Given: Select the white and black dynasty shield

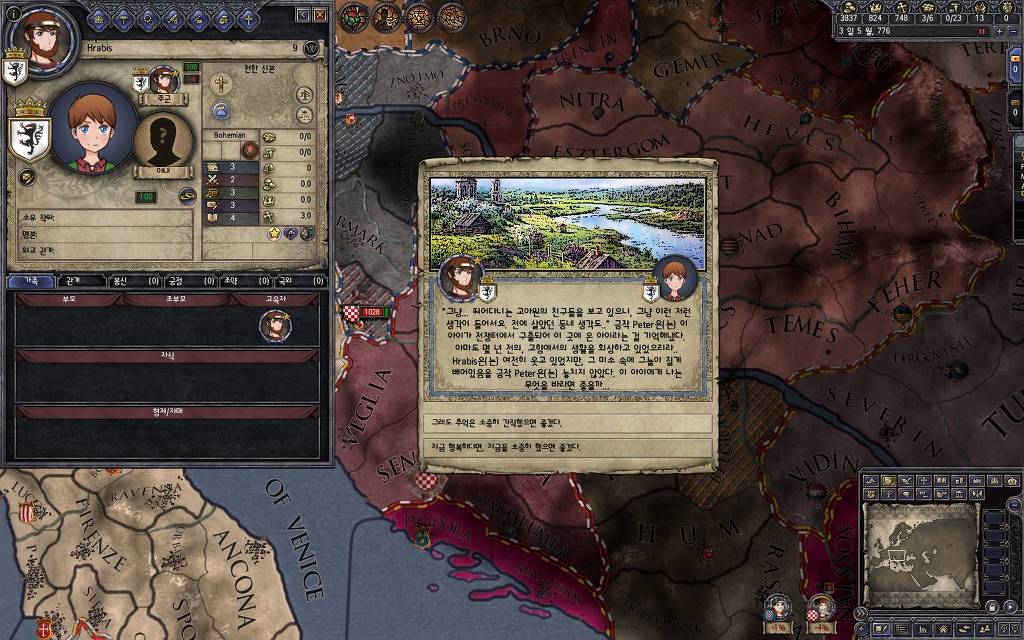Looking at the screenshot, I should coord(29,136).
